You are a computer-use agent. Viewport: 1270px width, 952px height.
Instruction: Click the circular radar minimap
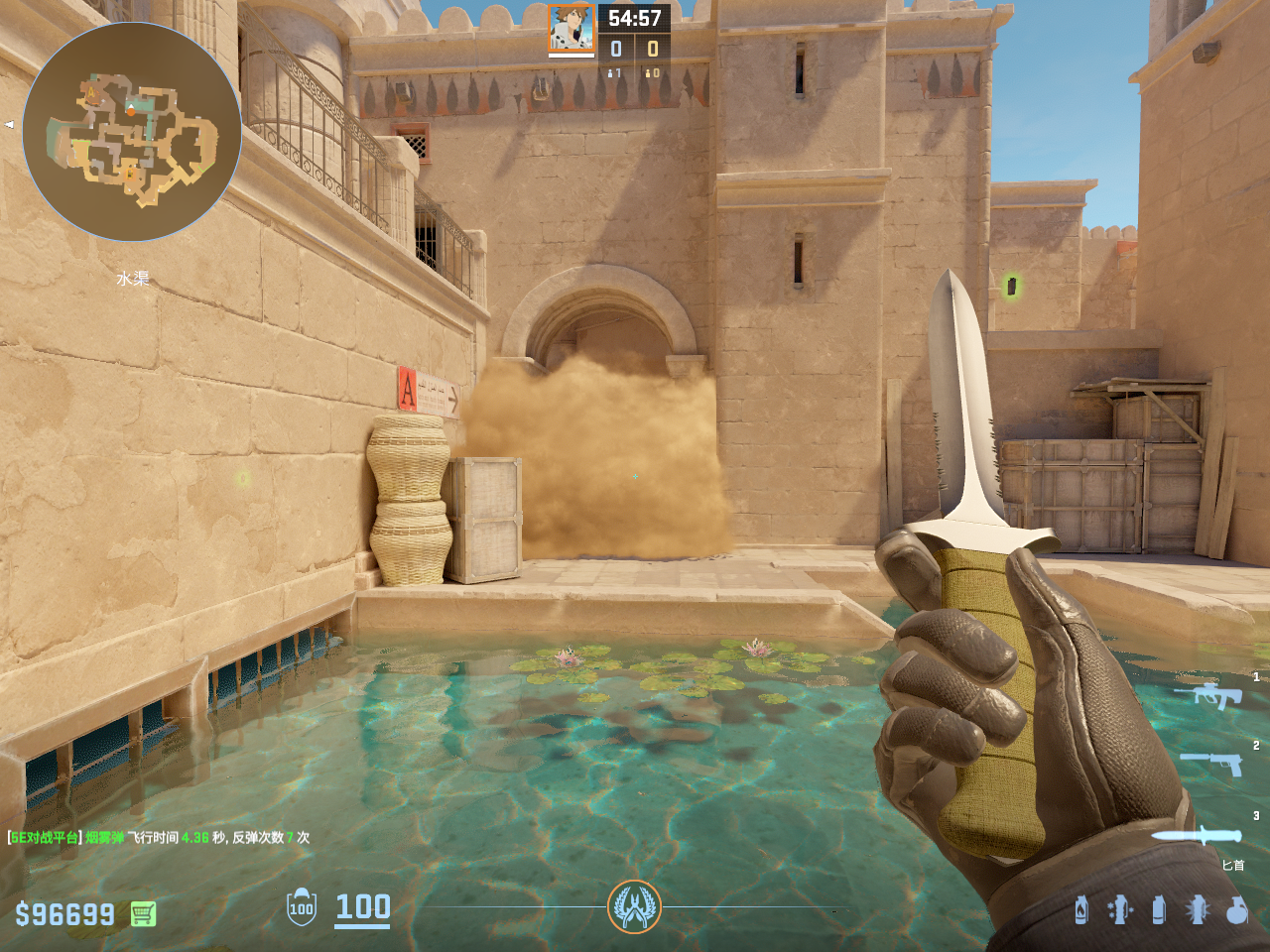(132, 132)
